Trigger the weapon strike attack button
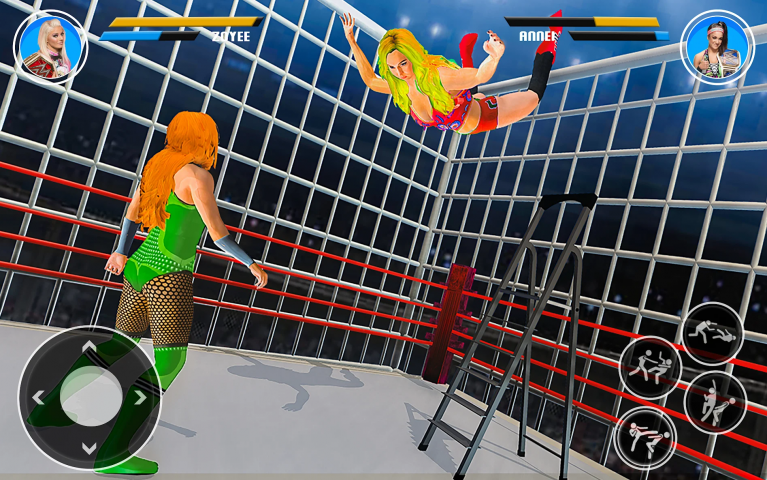 coord(714,402)
